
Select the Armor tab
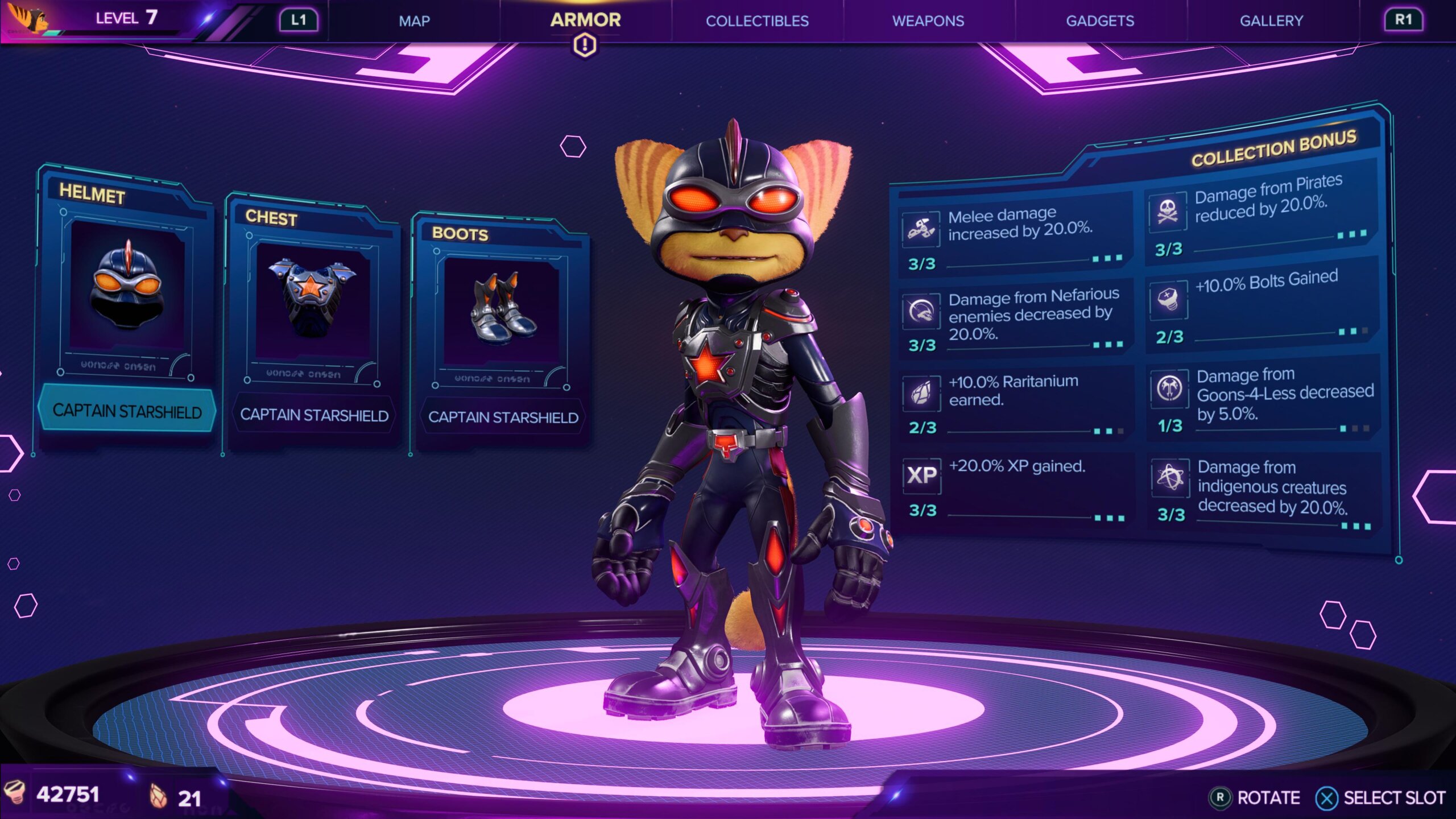[585, 20]
